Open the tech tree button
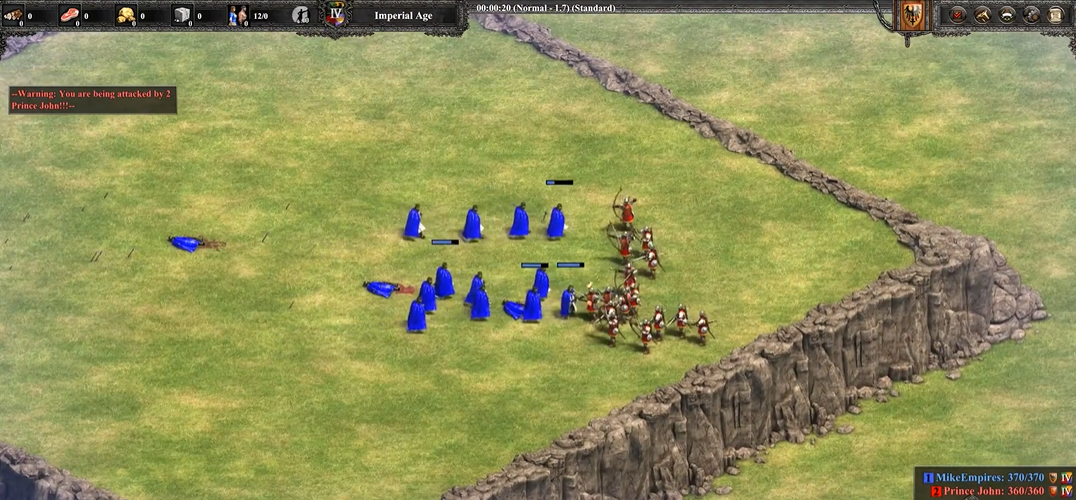Viewport: 1076px width, 500px height. 982,15
